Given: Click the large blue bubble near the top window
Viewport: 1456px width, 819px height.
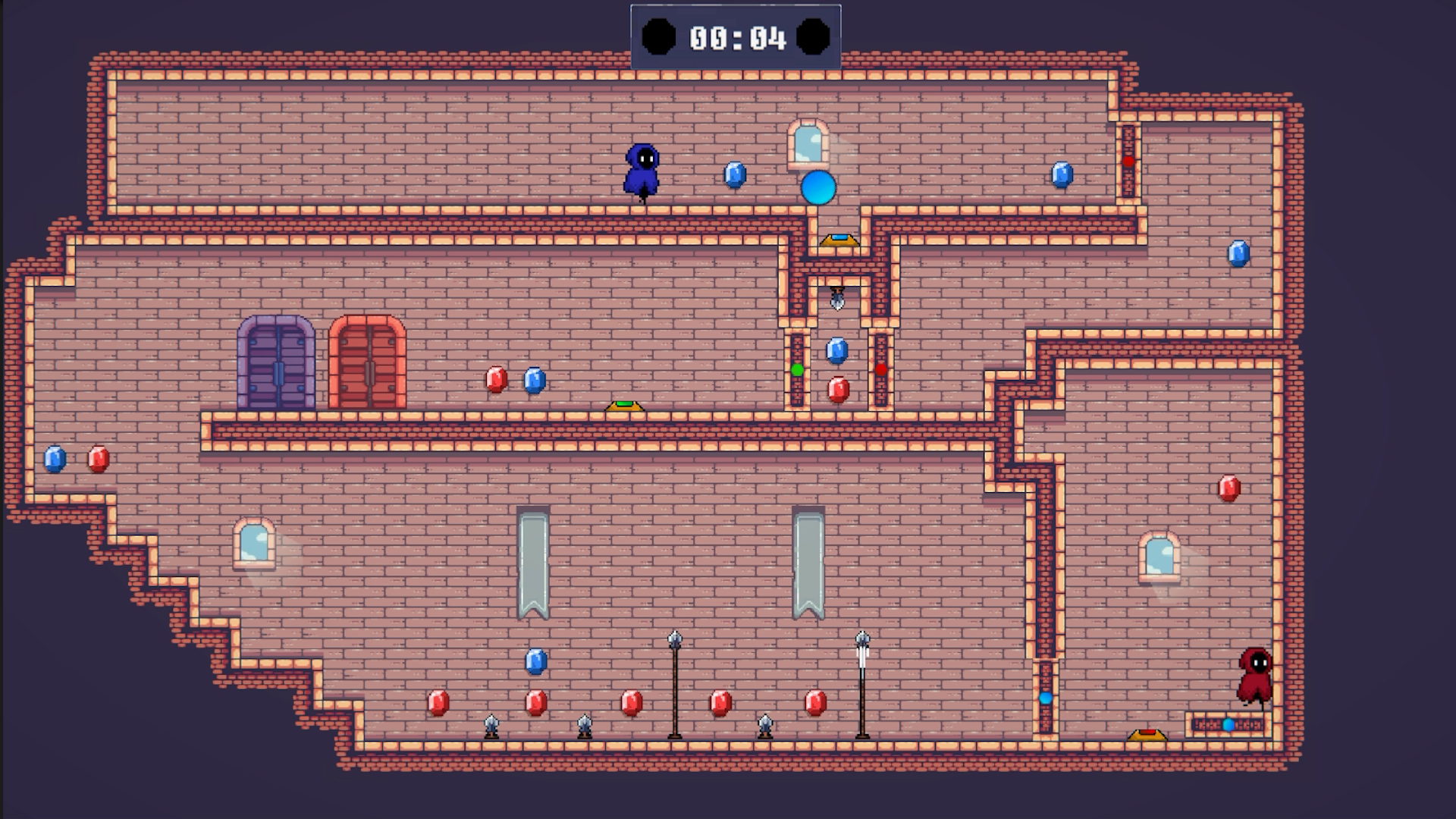Looking at the screenshot, I should click(820, 187).
